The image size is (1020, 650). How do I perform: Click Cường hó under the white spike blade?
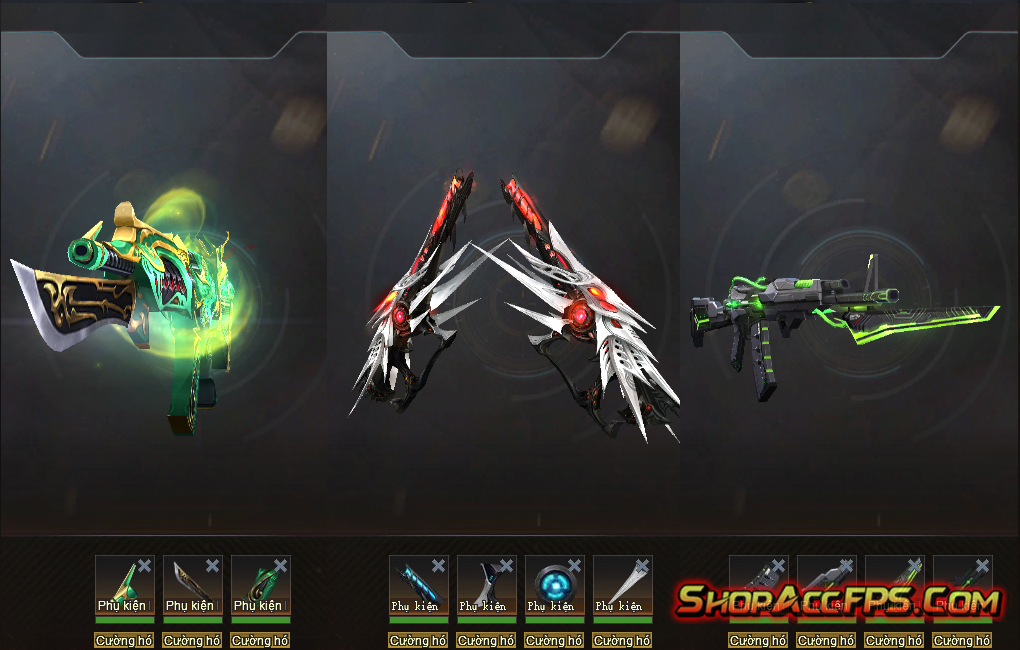point(623,640)
